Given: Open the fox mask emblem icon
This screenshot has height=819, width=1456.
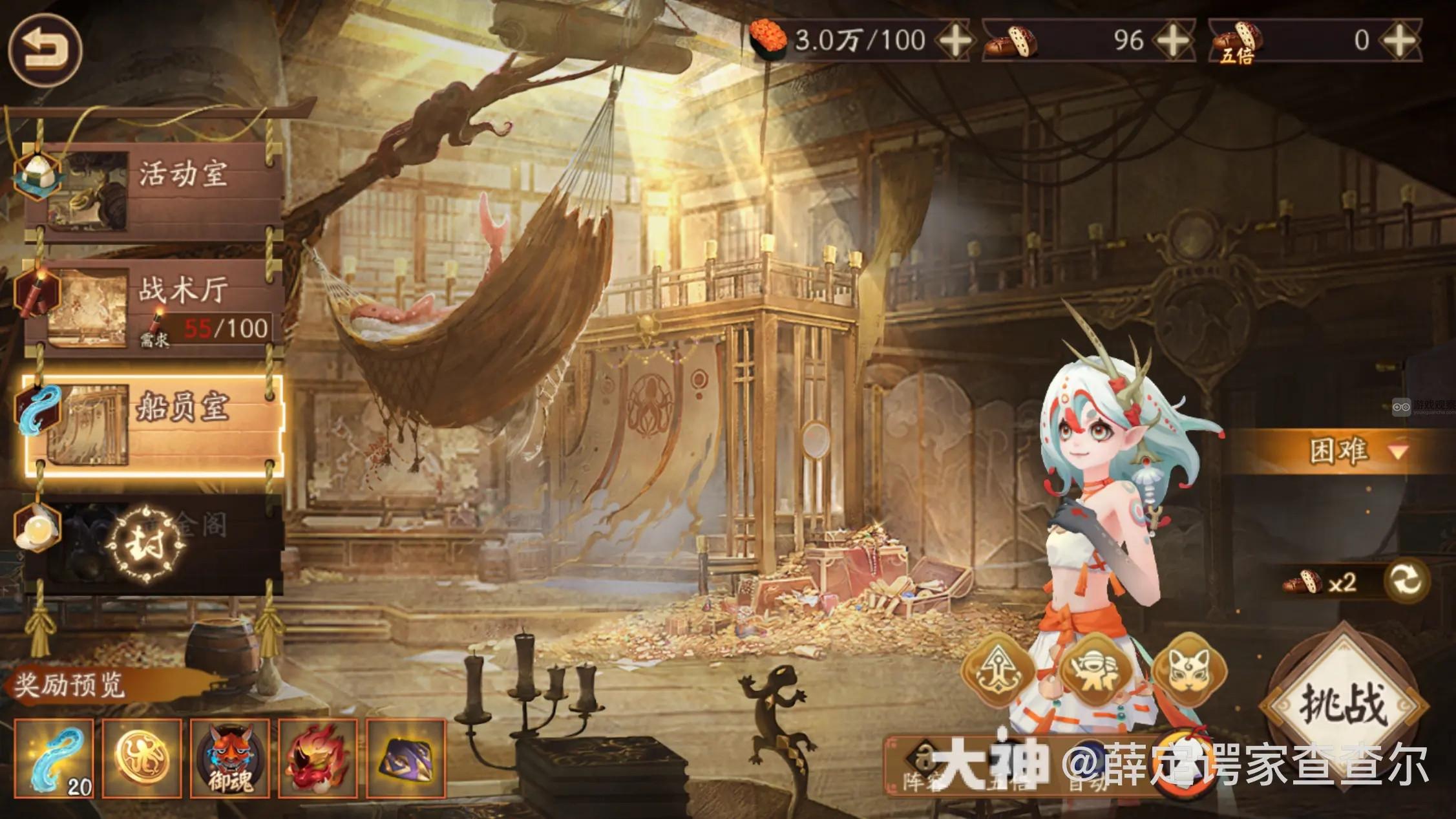Looking at the screenshot, I should [1188, 672].
